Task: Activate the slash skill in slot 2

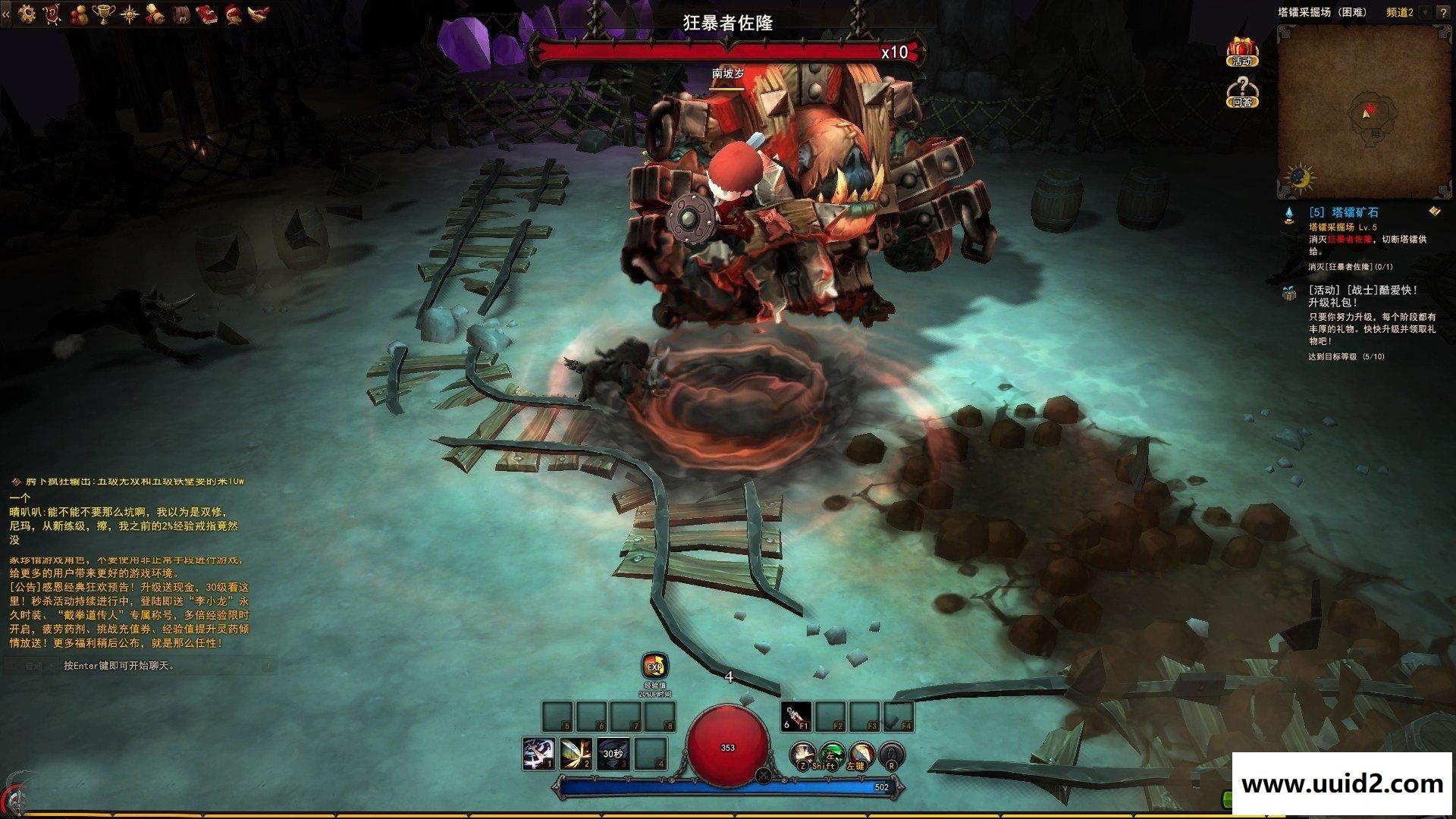Action: pyautogui.click(x=576, y=754)
